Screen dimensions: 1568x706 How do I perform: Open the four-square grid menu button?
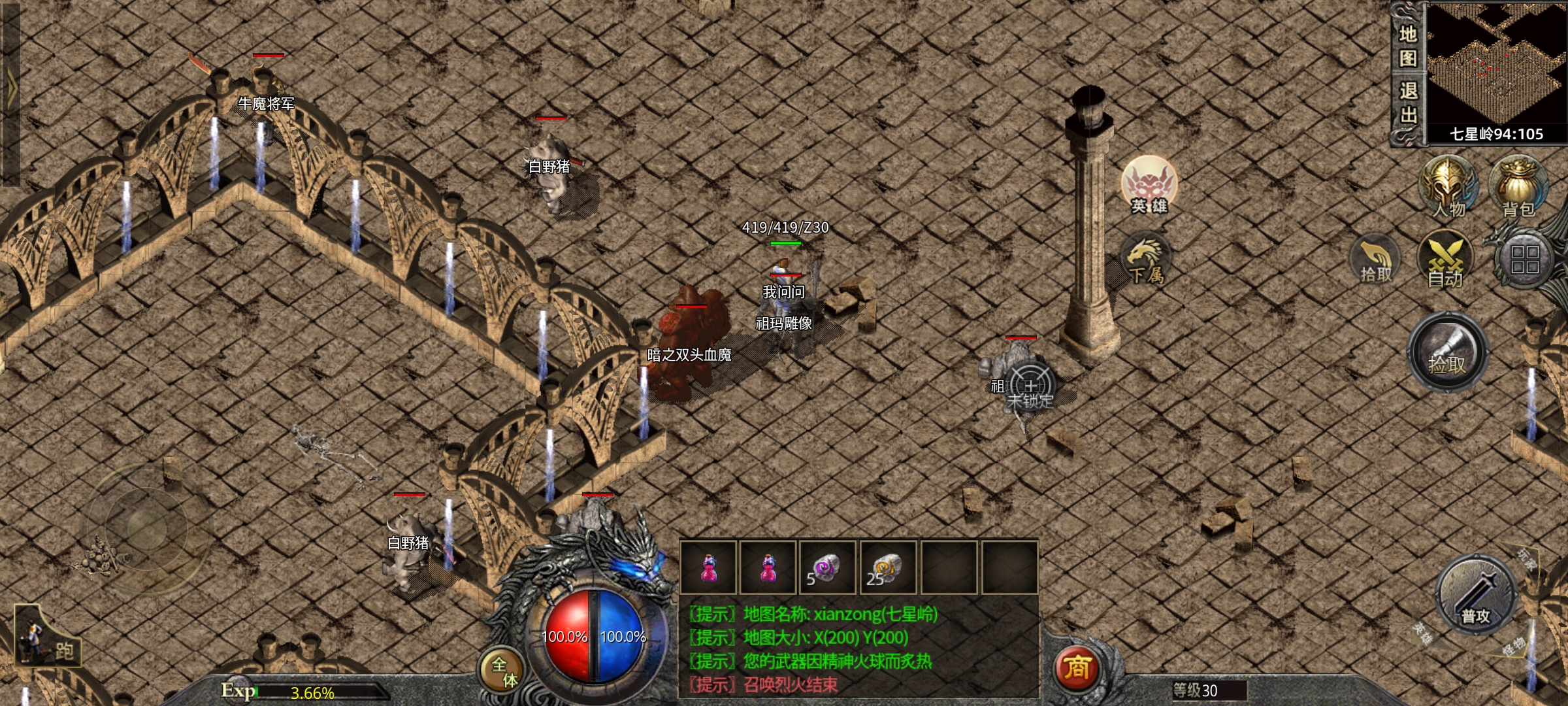pyautogui.click(x=1524, y=260)
